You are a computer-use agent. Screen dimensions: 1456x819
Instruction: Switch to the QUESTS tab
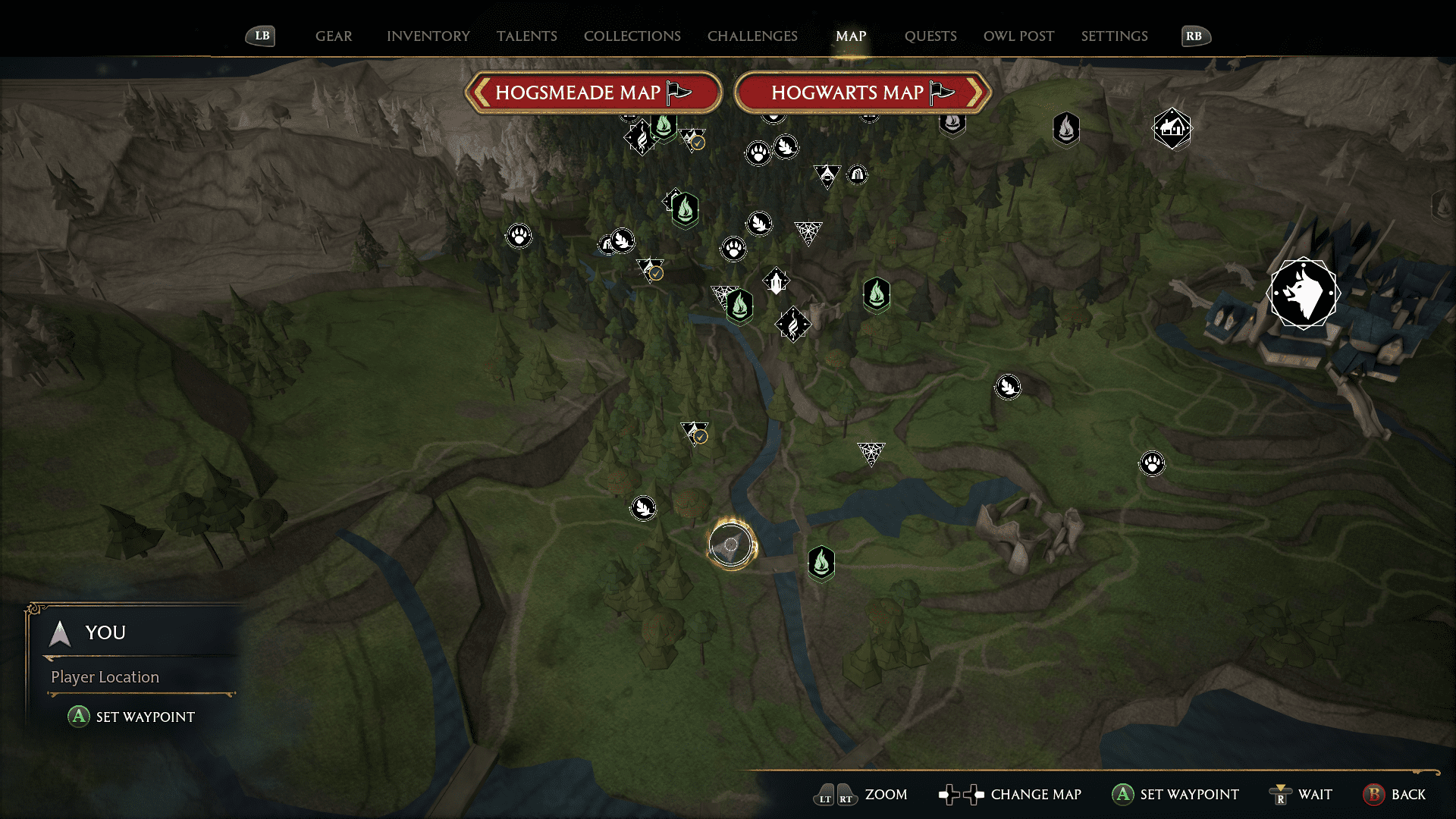tap(930, 36)
